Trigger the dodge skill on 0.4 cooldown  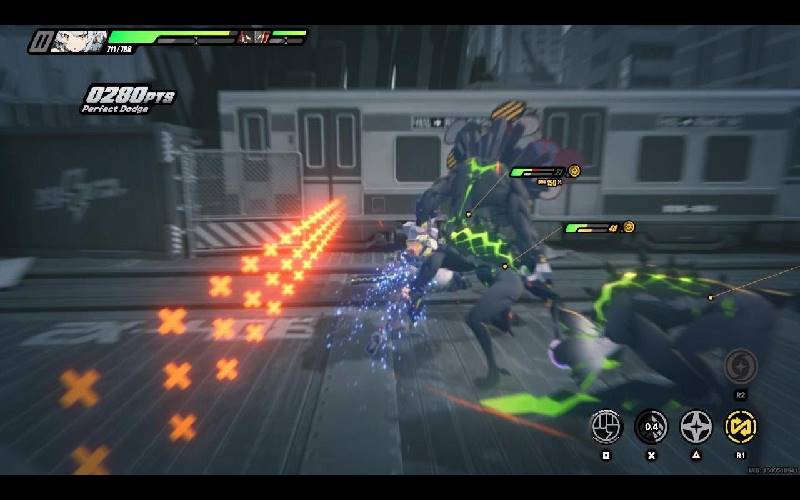(x=651, y=427)
